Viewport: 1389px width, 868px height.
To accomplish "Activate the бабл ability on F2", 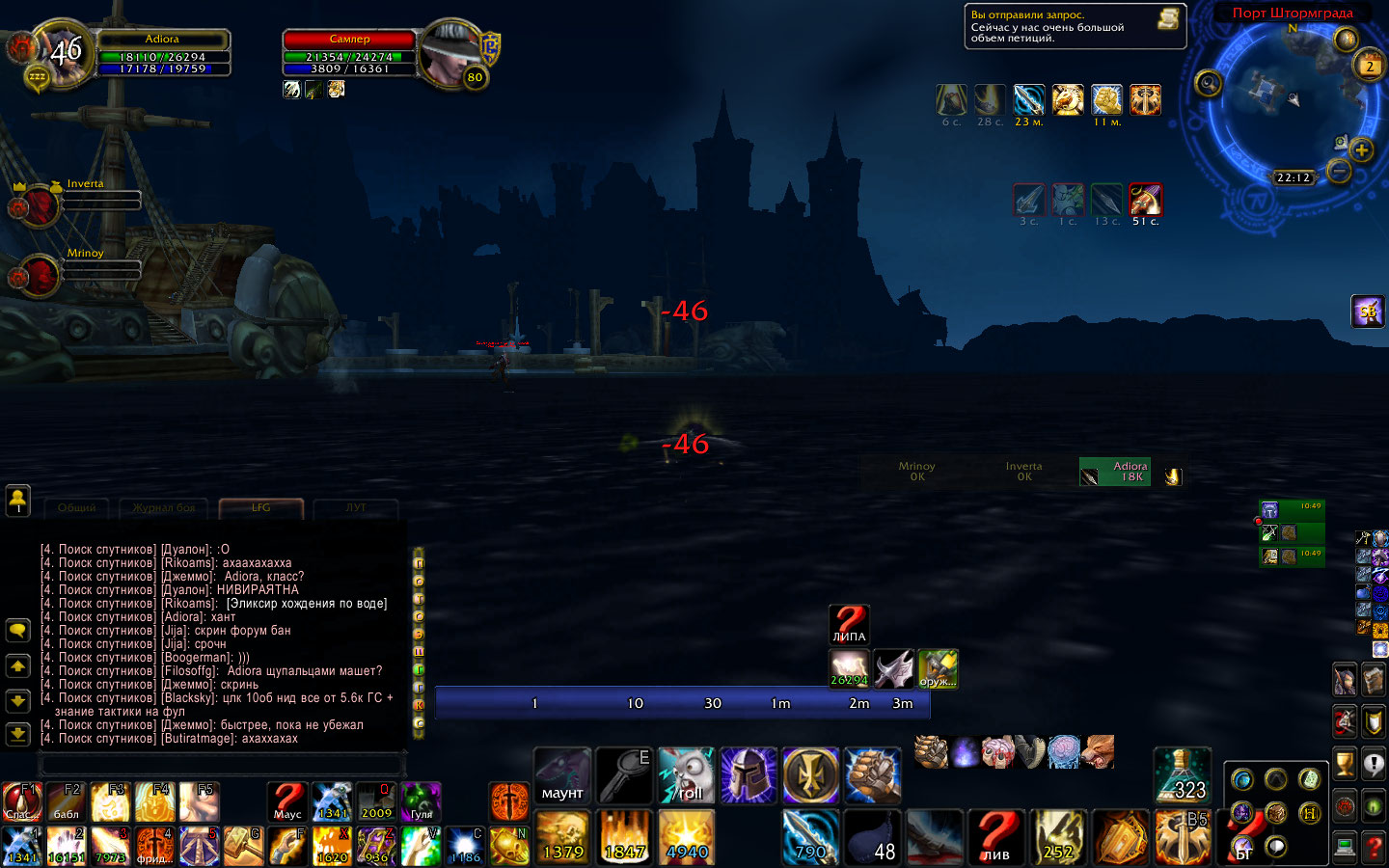I will tap(67, 801).
